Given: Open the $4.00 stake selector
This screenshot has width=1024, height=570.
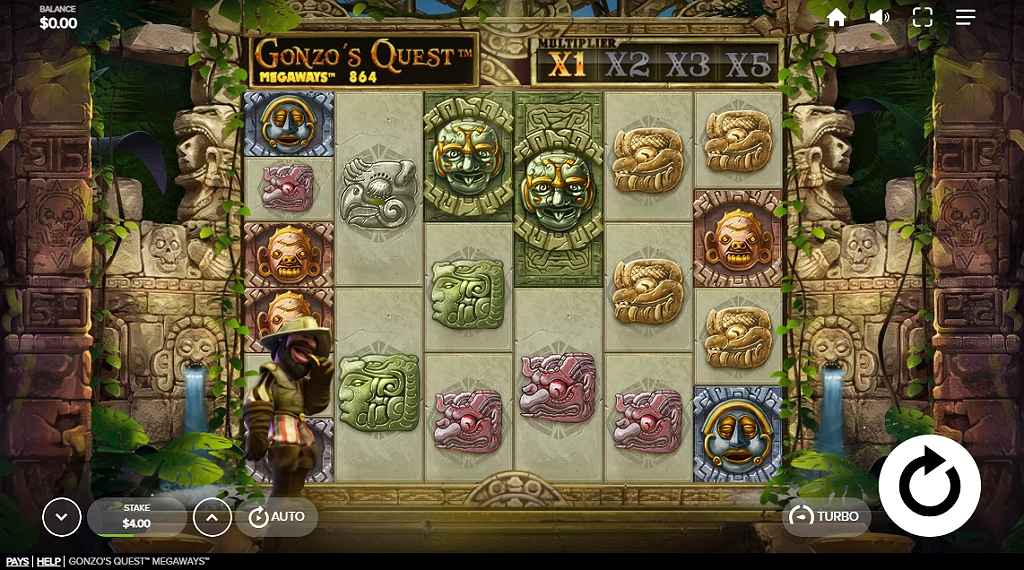Looking at the screenshot, I should [x=137, y=517].
